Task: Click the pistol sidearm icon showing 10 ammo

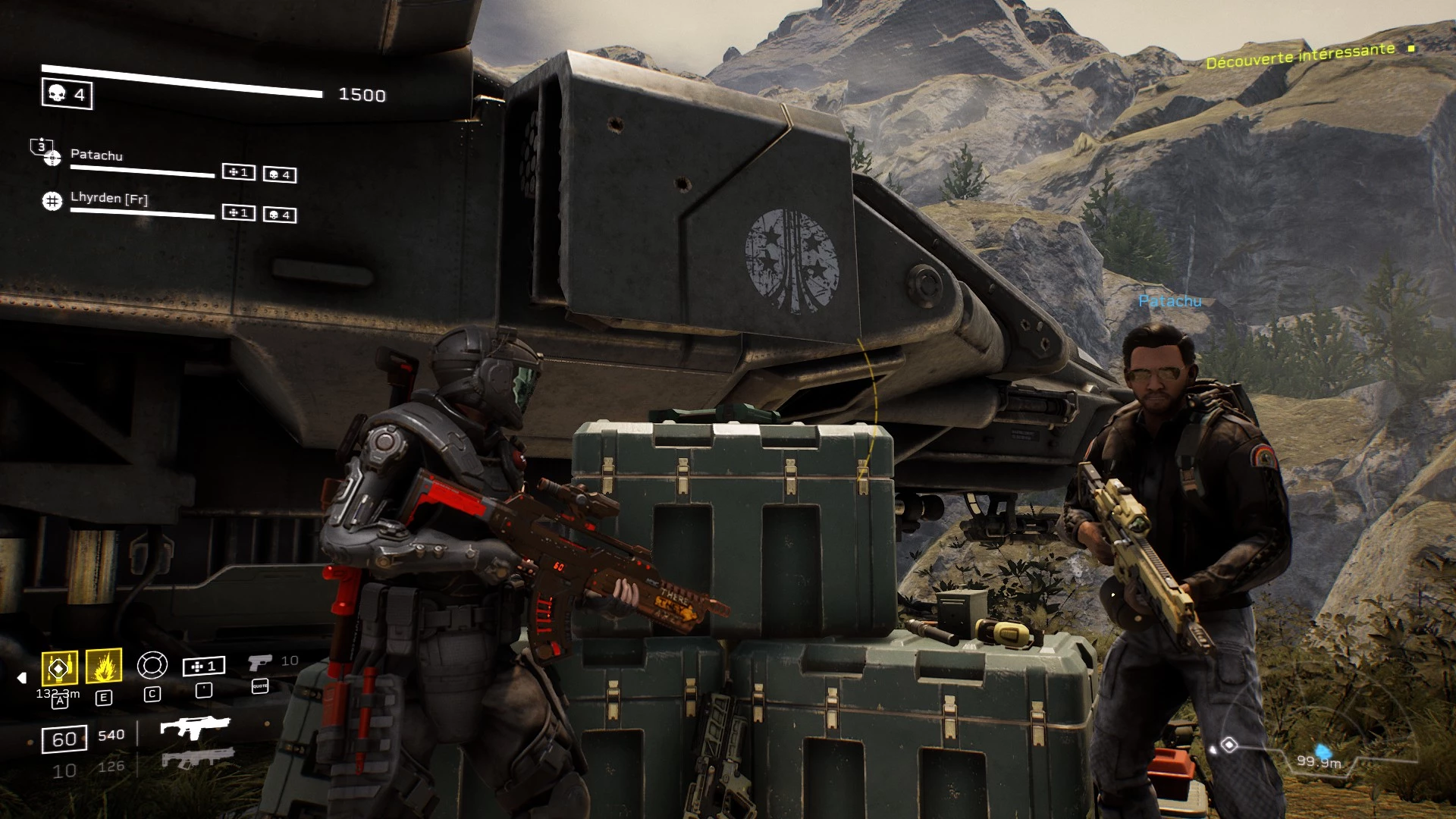Action: (259, 664)
